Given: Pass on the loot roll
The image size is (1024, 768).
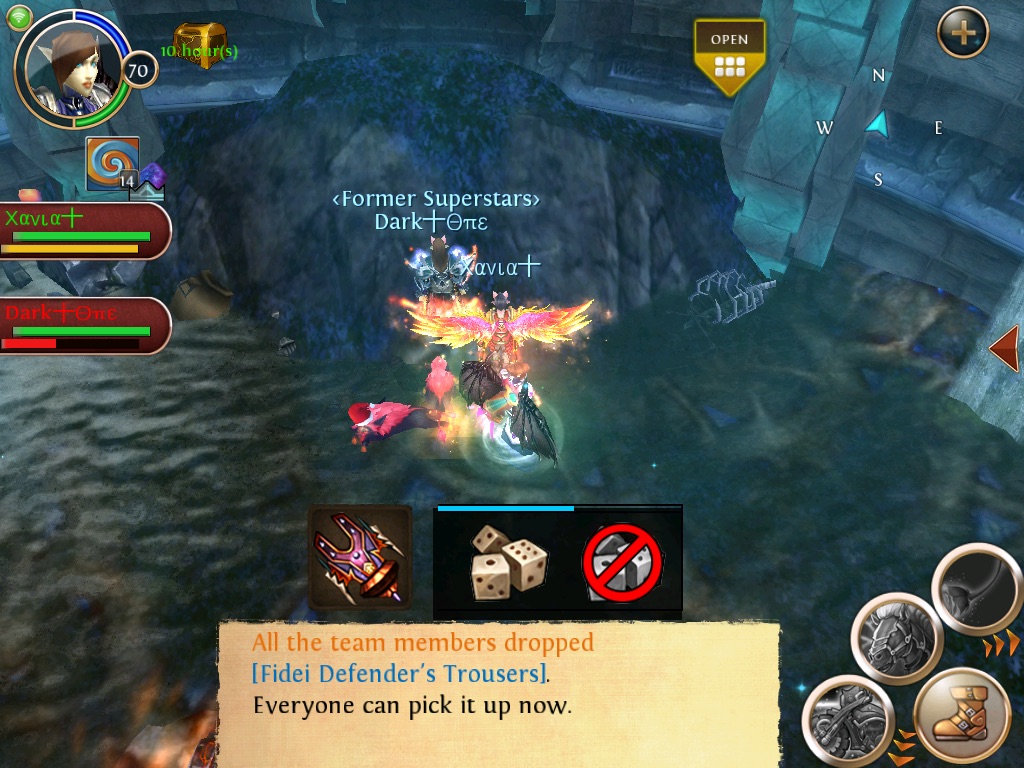Looking at the screenshot, I should pyautogui.click(x=624, y=562).
